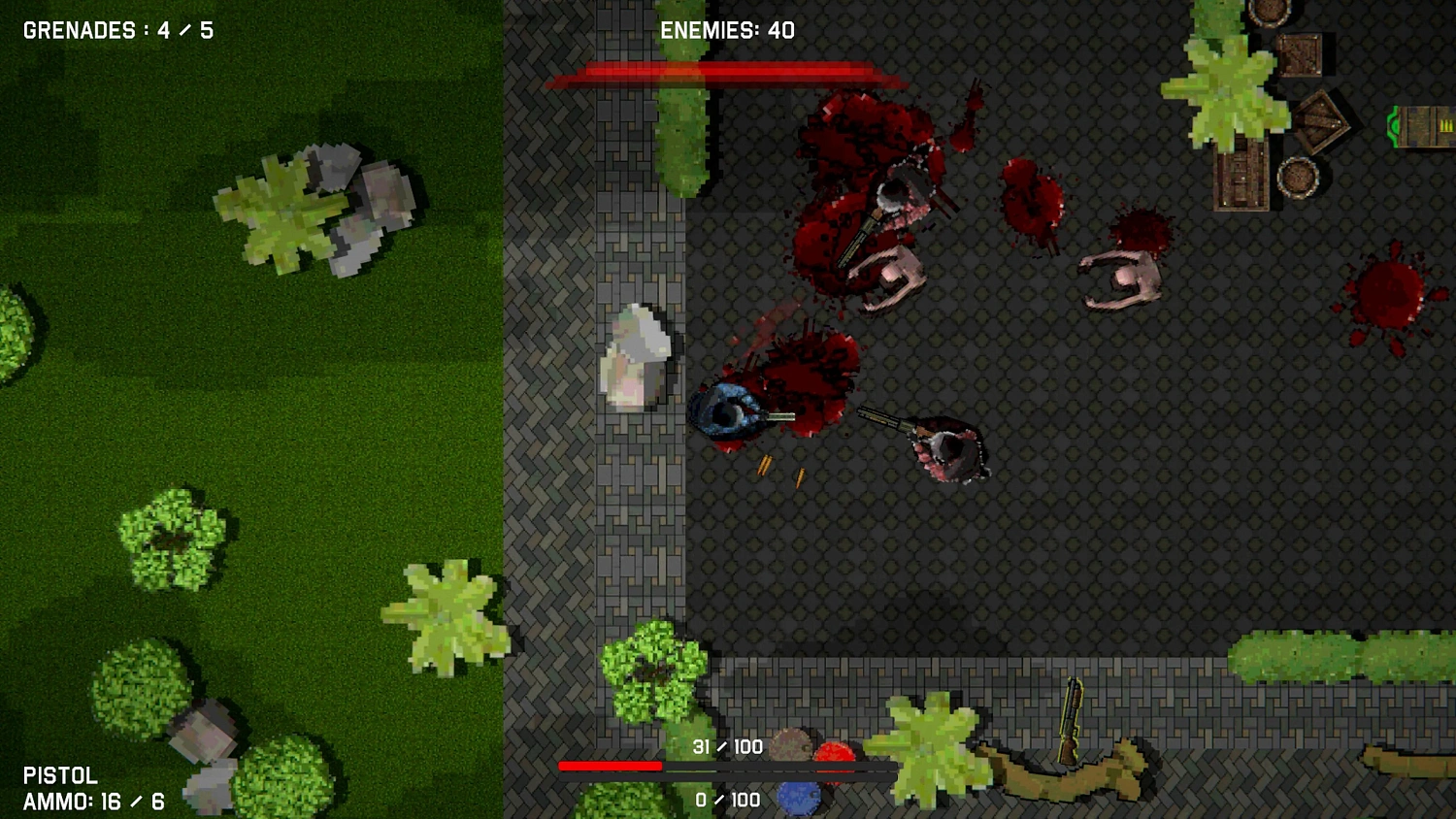Click the AMMO 16/6 readout
The width and height of the screenshot is (1456, 819).
[94, 803]
